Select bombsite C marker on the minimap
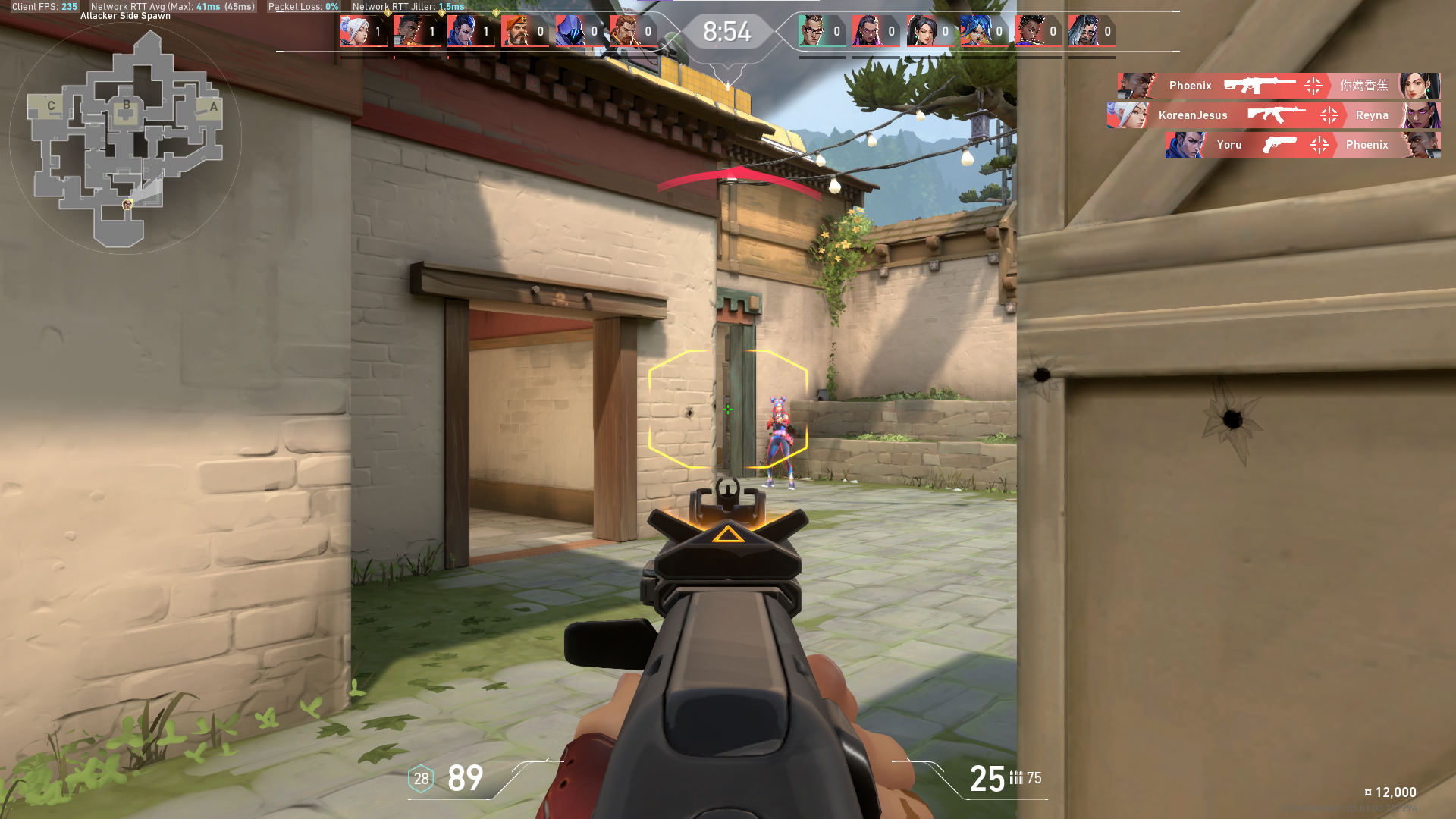 click(51, 105)
